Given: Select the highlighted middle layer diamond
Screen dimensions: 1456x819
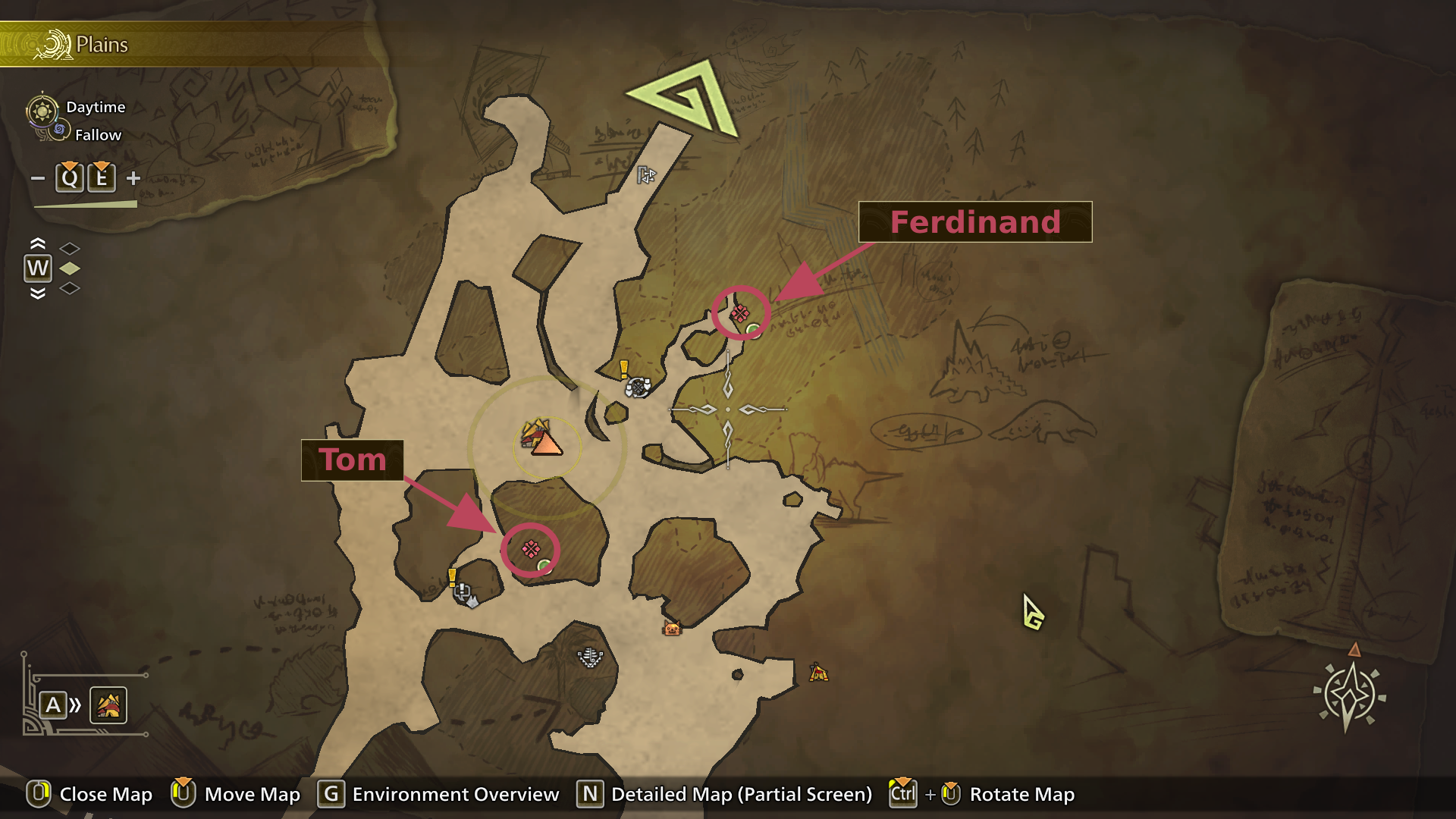Looking at the screenshot, I should 70,268.
